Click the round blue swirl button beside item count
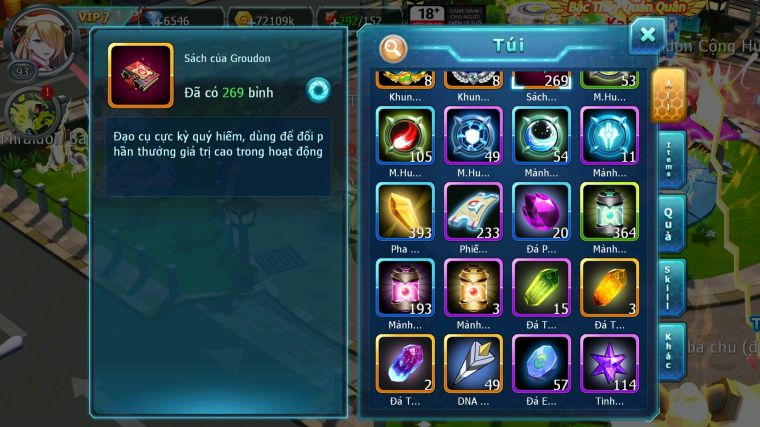 pyautogui.click(x=318, y=88)
